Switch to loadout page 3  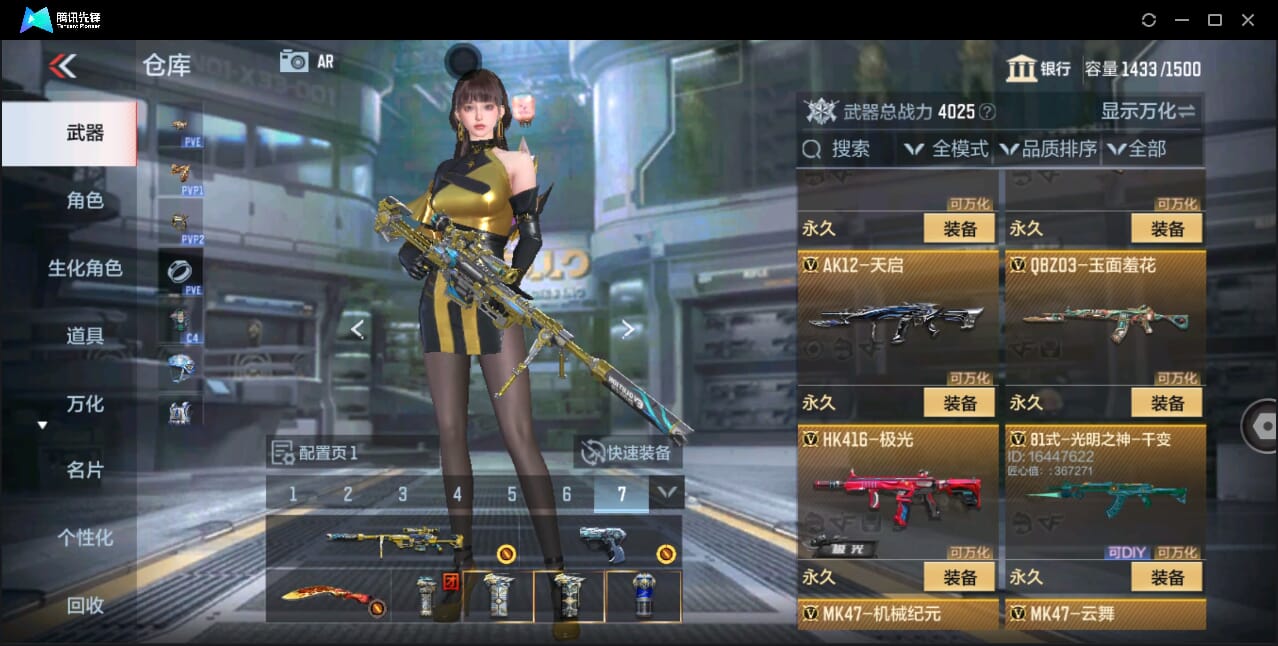402,494
